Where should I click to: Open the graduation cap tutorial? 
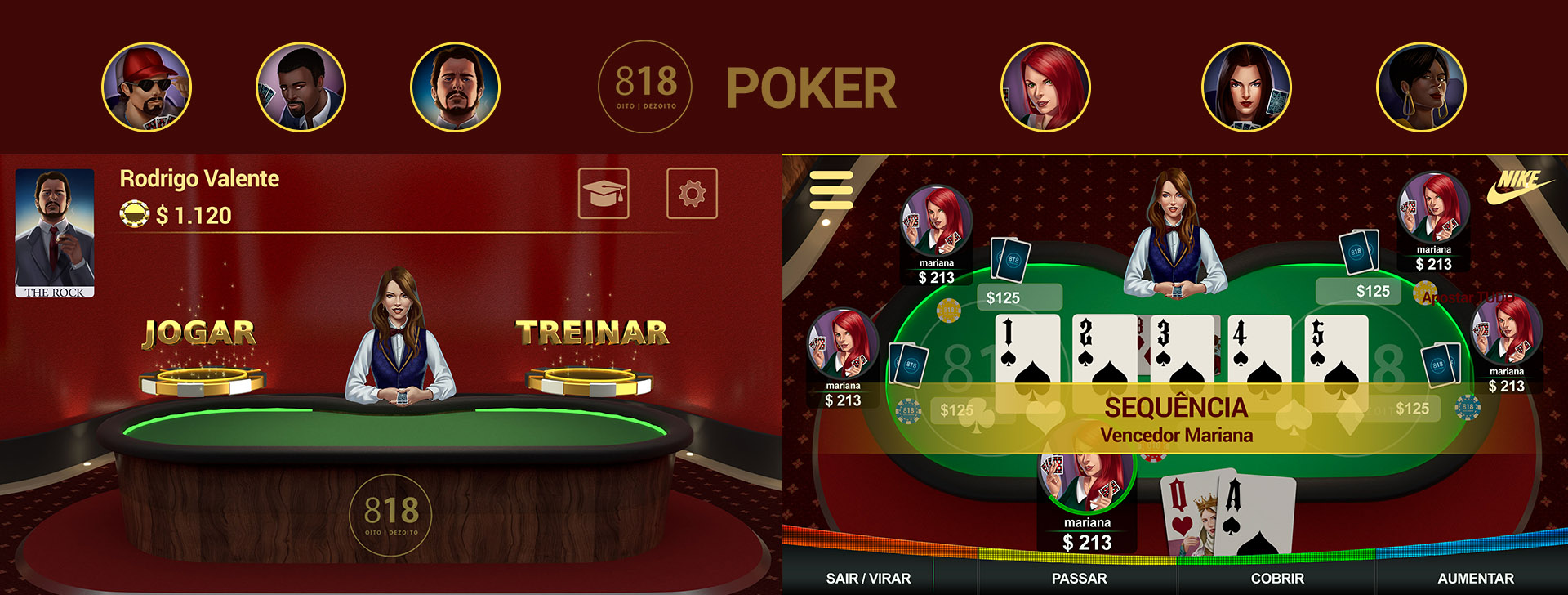(x=604, y=194)
